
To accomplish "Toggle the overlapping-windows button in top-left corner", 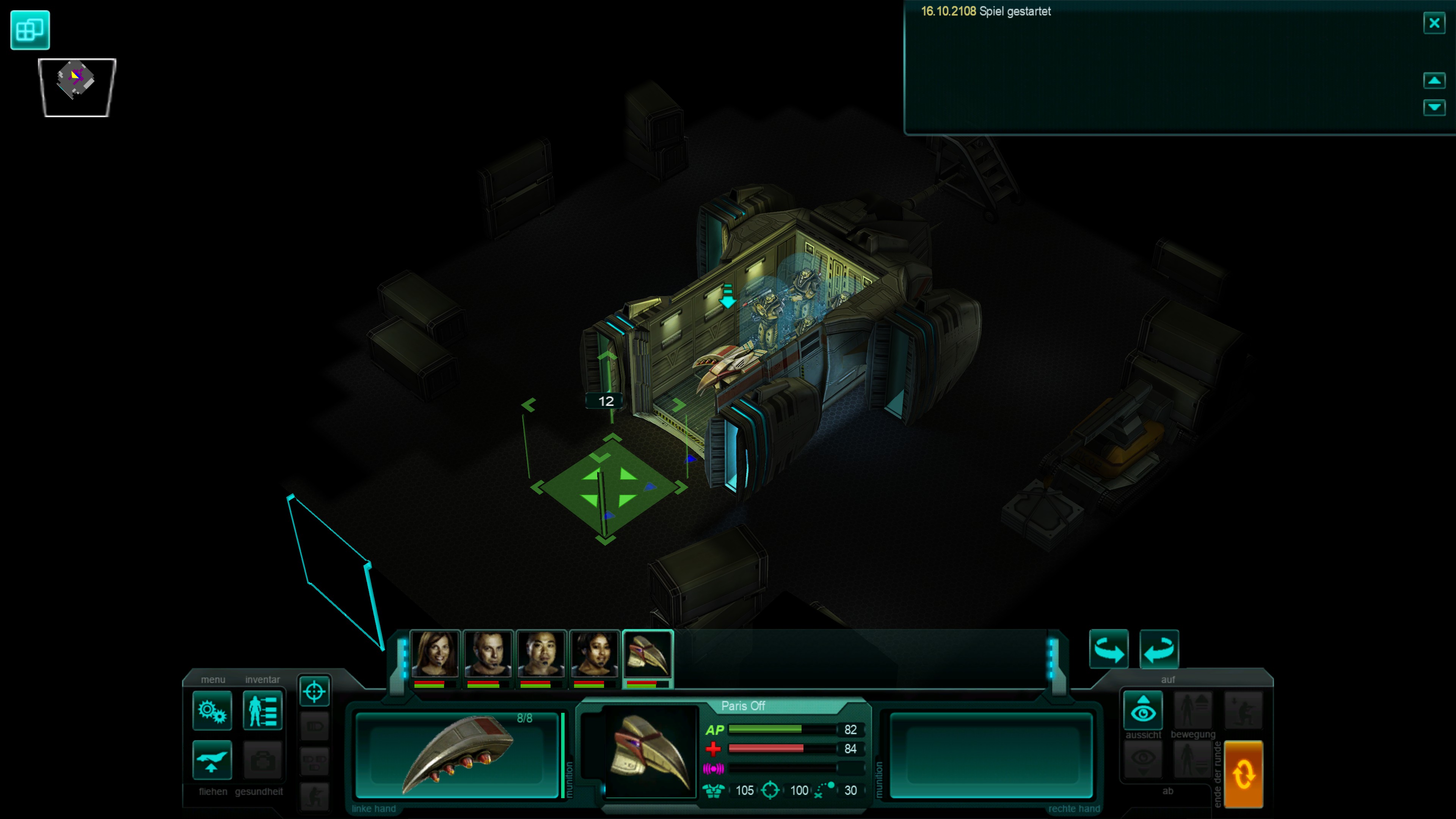I will [x=30, y=30].
